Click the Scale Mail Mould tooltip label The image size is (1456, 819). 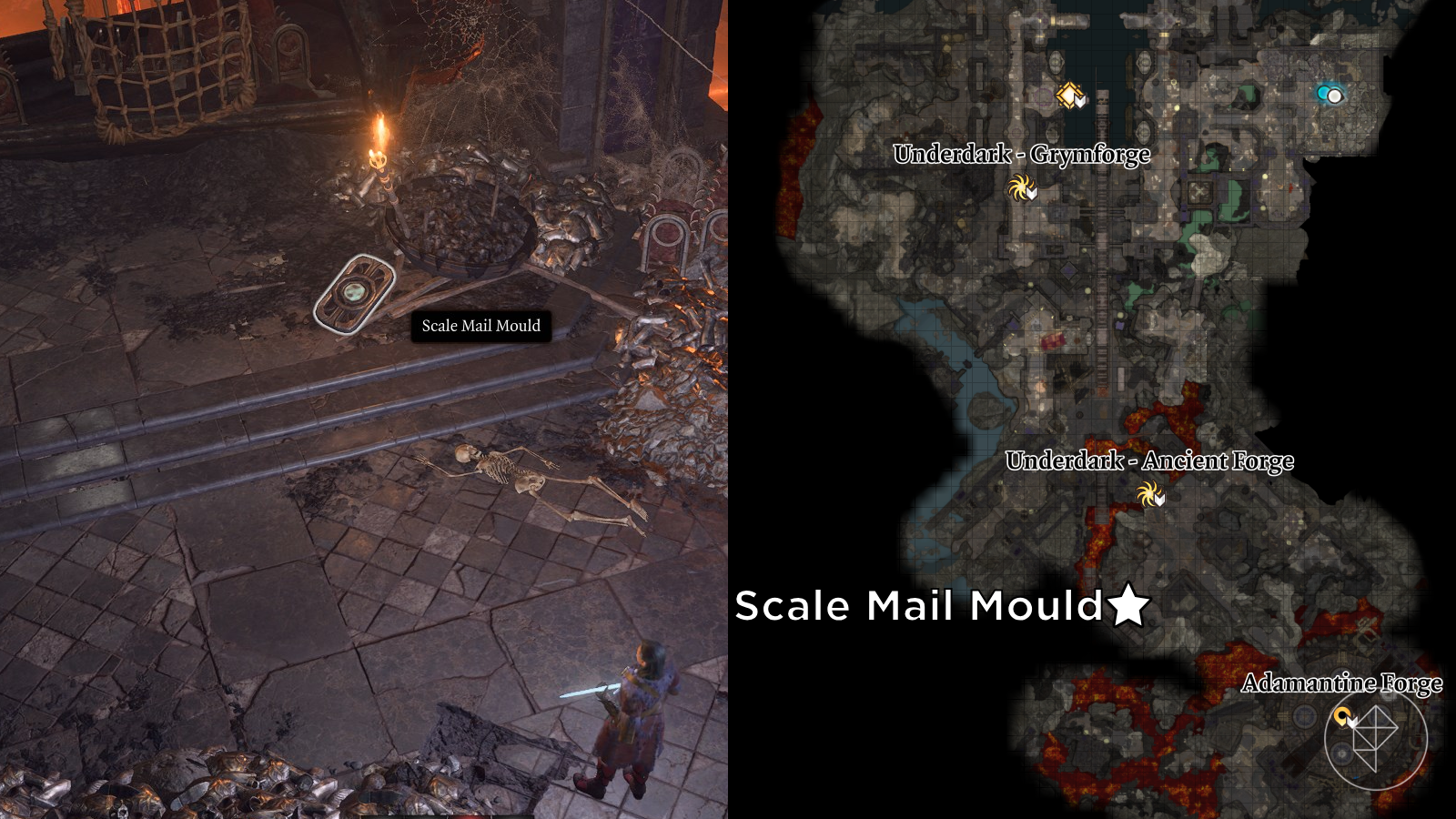[x=483, y=326]
